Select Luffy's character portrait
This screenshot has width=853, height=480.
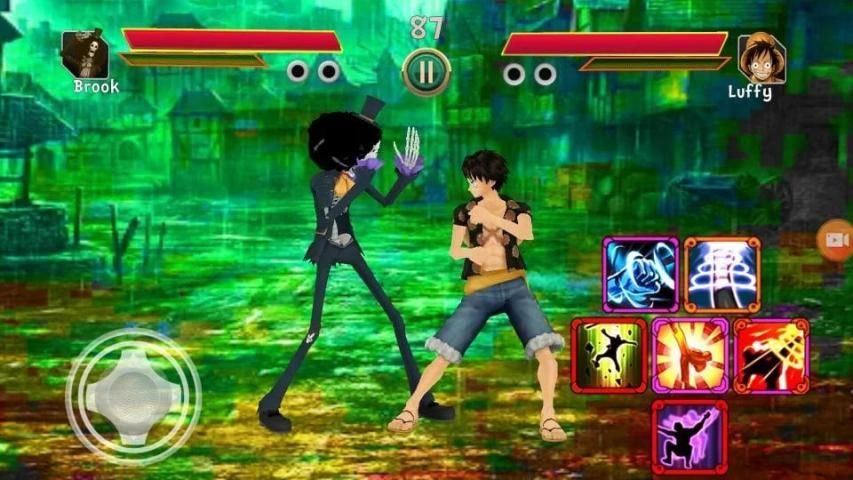(x=761, y=59)
